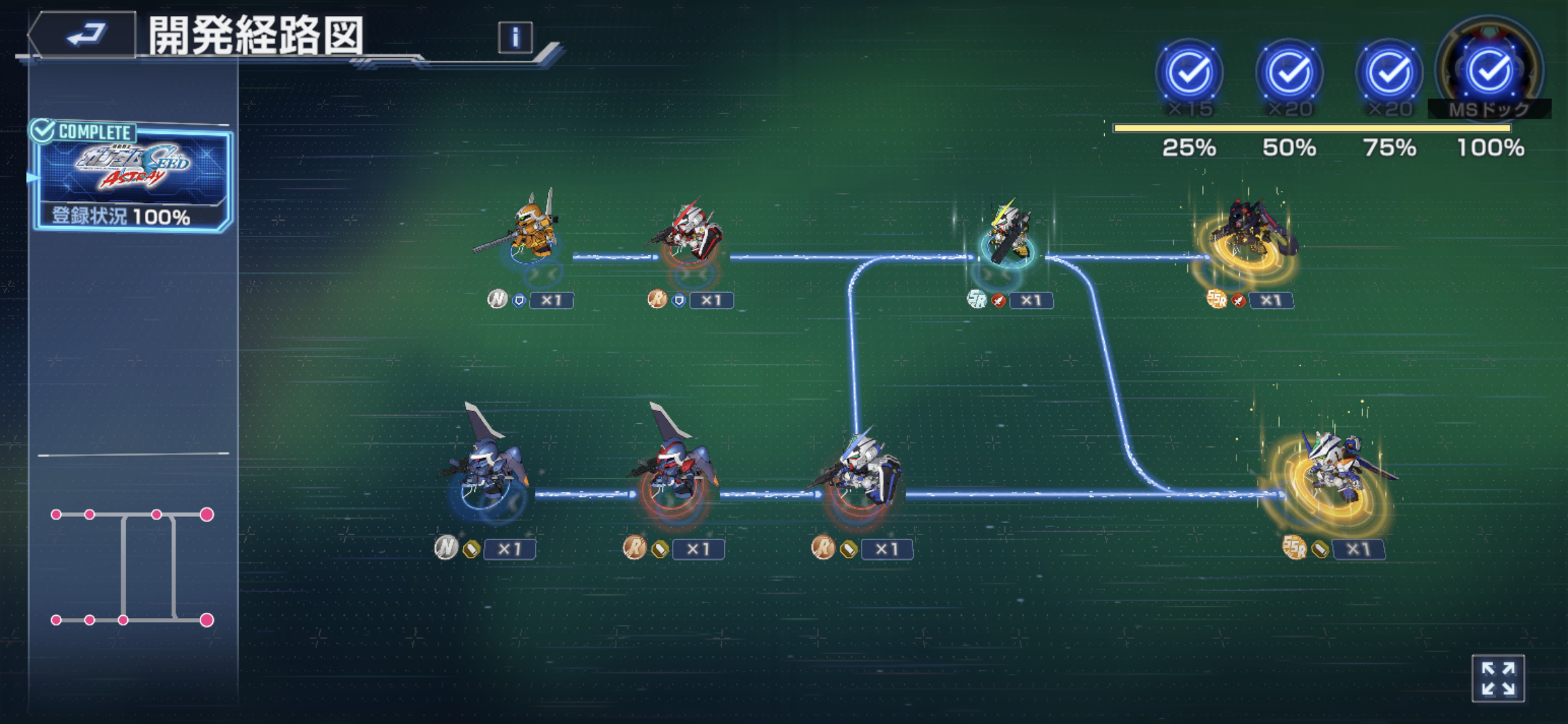The image size is (1568, 724).
Task: Go back using the return arrow button
Action: [x=85, y=35]
